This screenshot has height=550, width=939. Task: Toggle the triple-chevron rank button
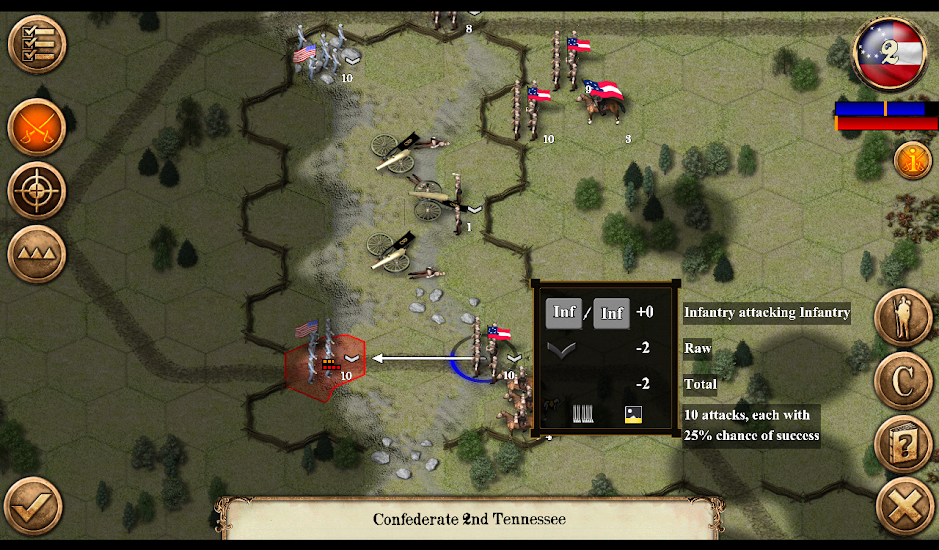pyautogui.click(x=37, y=254)
